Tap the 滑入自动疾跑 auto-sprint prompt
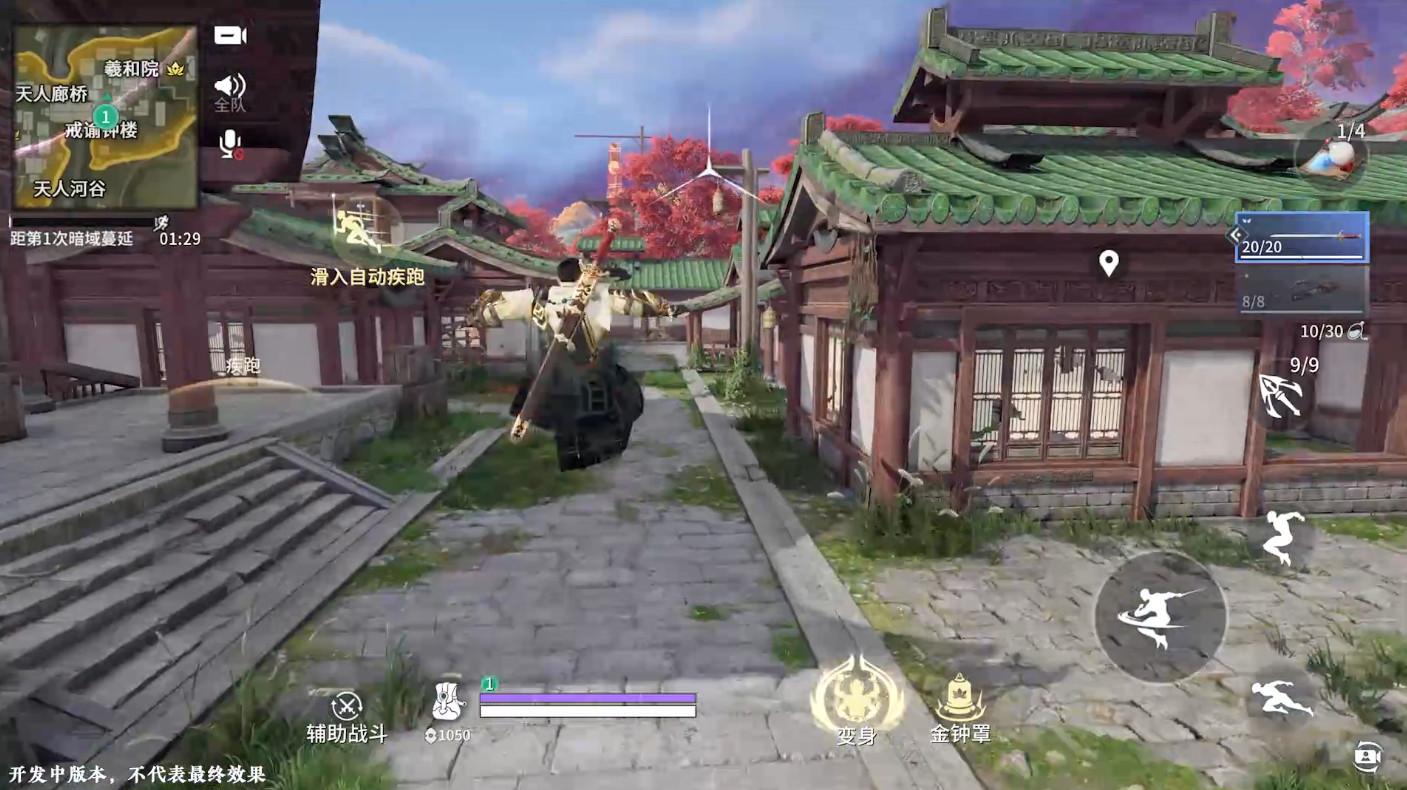The height and width of the screenshot is (790, 1407). 368,278
